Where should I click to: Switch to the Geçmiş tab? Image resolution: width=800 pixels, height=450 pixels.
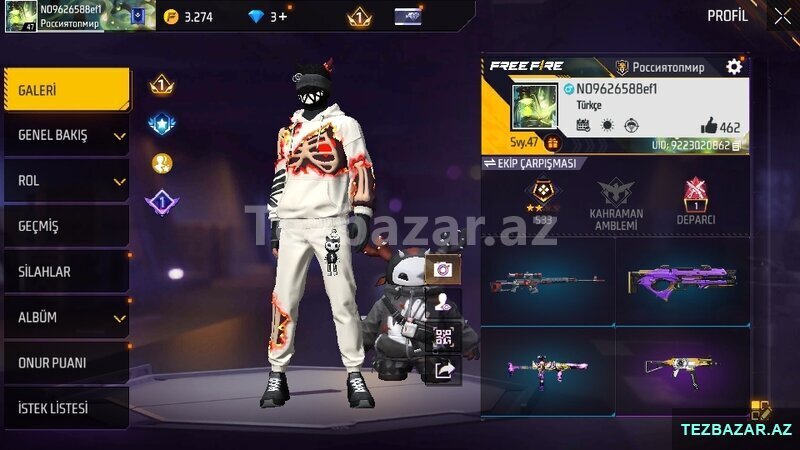[66, 227]
